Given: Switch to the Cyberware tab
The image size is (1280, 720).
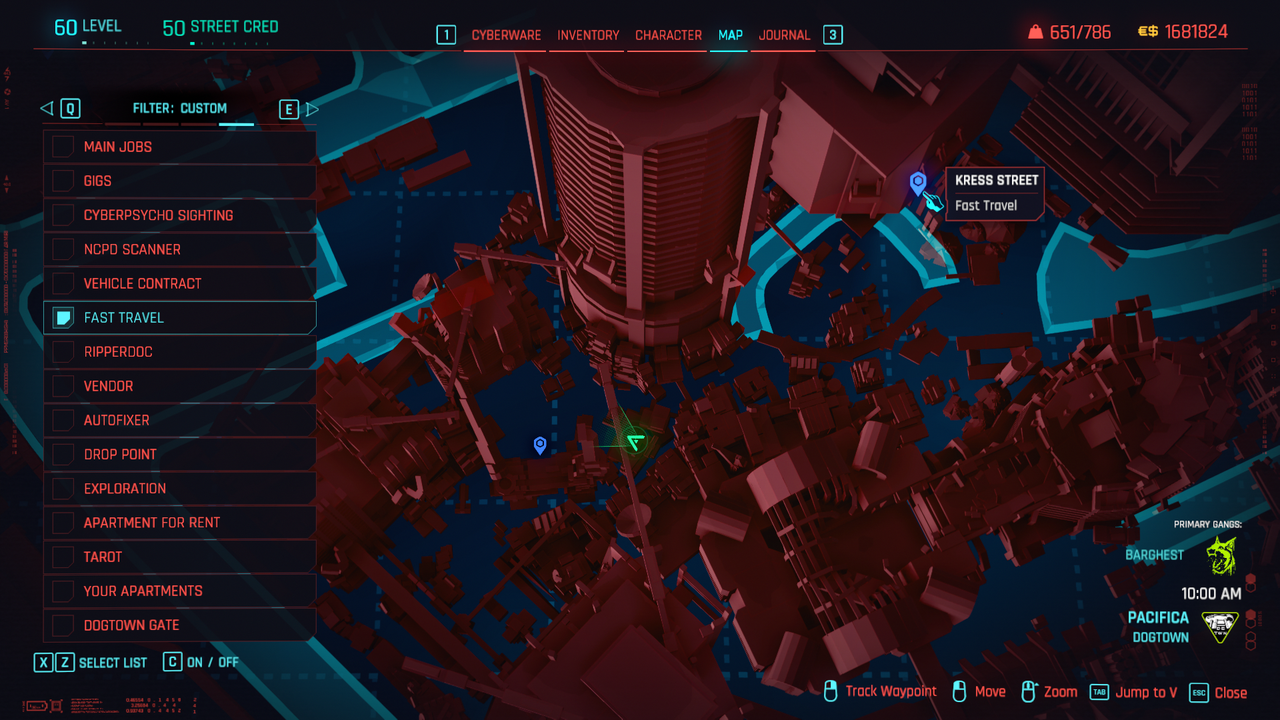Looking at the screenshot, I should pos(506,35).
